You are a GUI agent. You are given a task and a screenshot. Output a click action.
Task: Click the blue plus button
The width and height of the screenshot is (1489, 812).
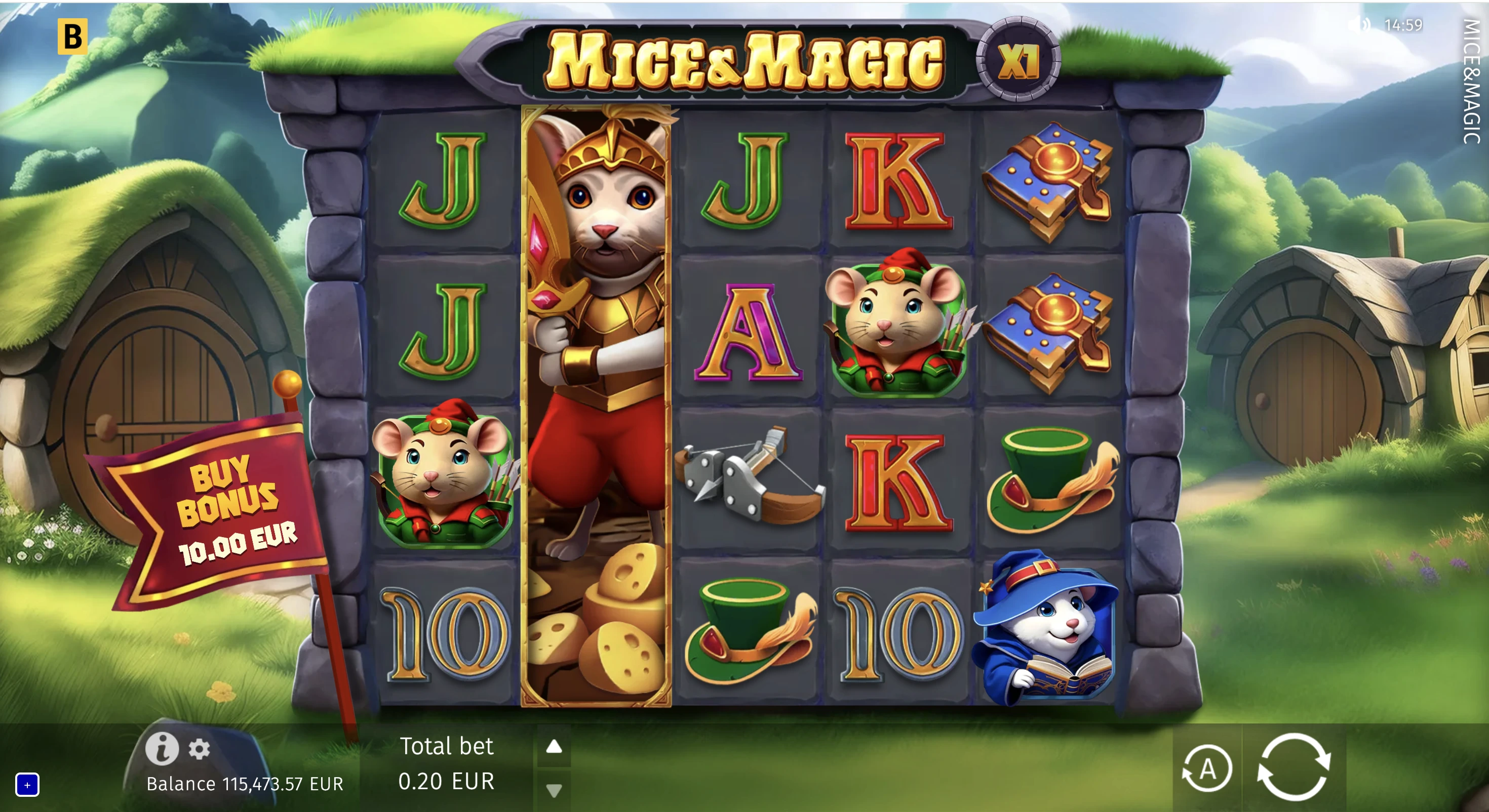(27, 784)
